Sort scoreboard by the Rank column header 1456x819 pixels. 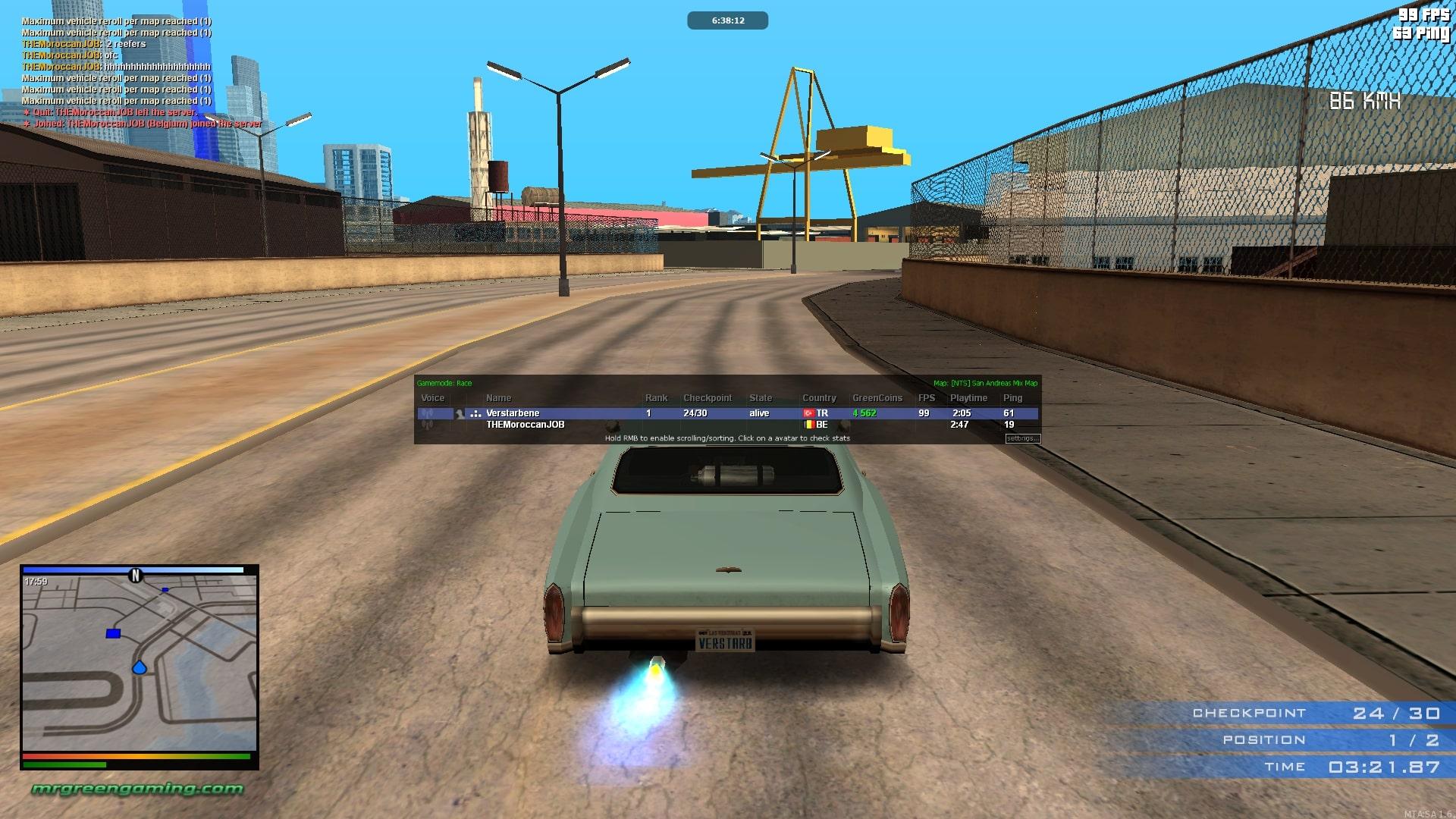[x=656, y=398]
